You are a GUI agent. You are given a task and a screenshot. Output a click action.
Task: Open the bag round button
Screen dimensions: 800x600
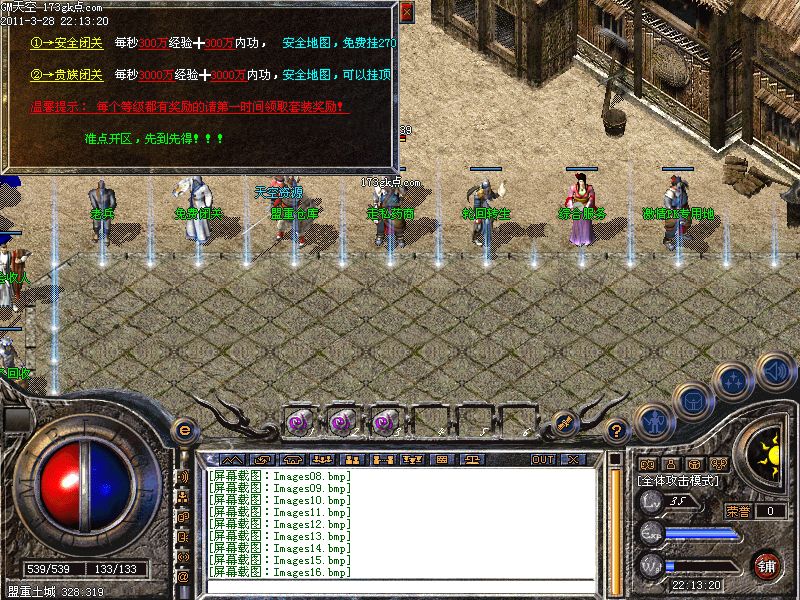(x=692, y=400)
